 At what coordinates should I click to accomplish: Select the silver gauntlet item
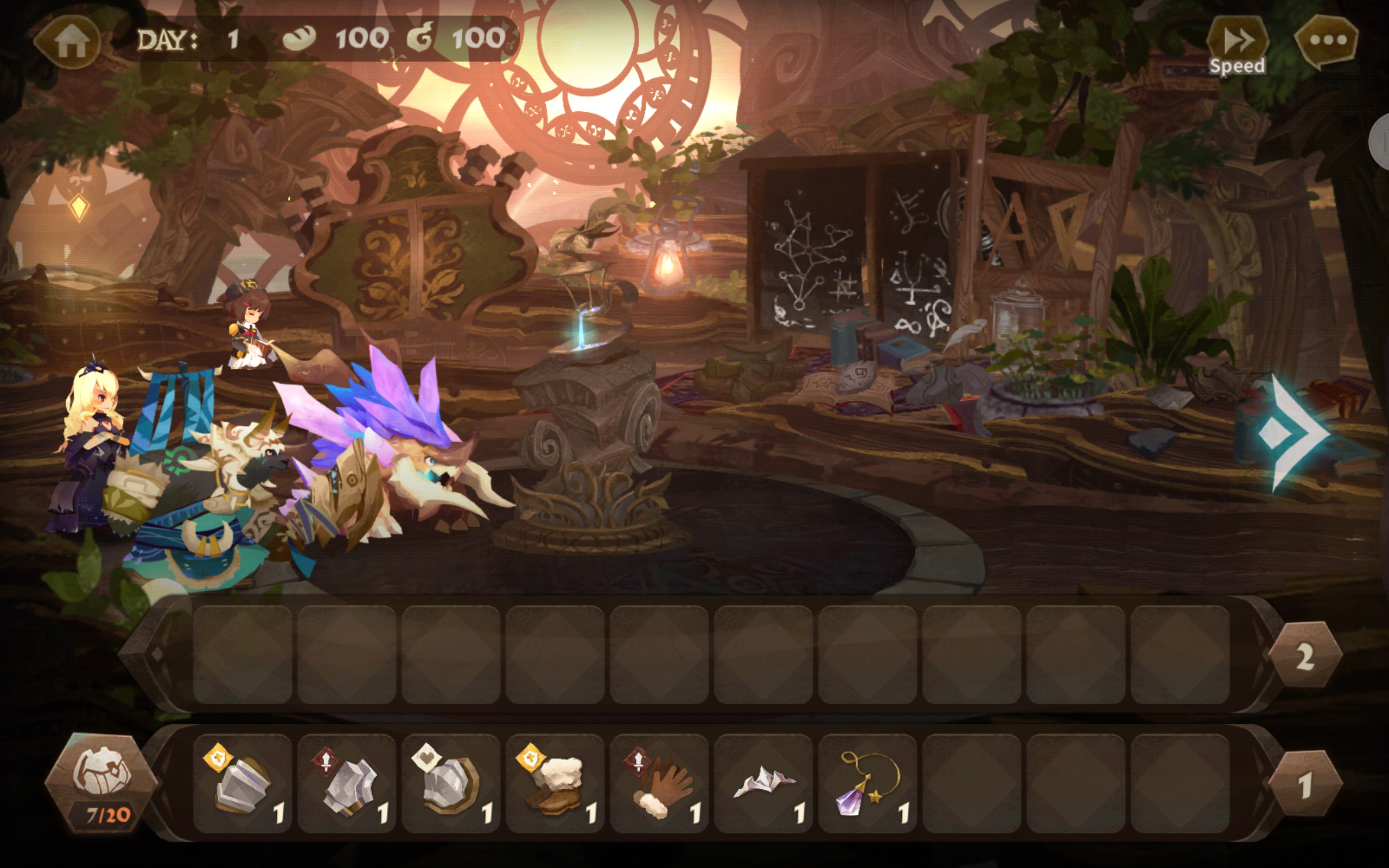click(x=347, y=783)
